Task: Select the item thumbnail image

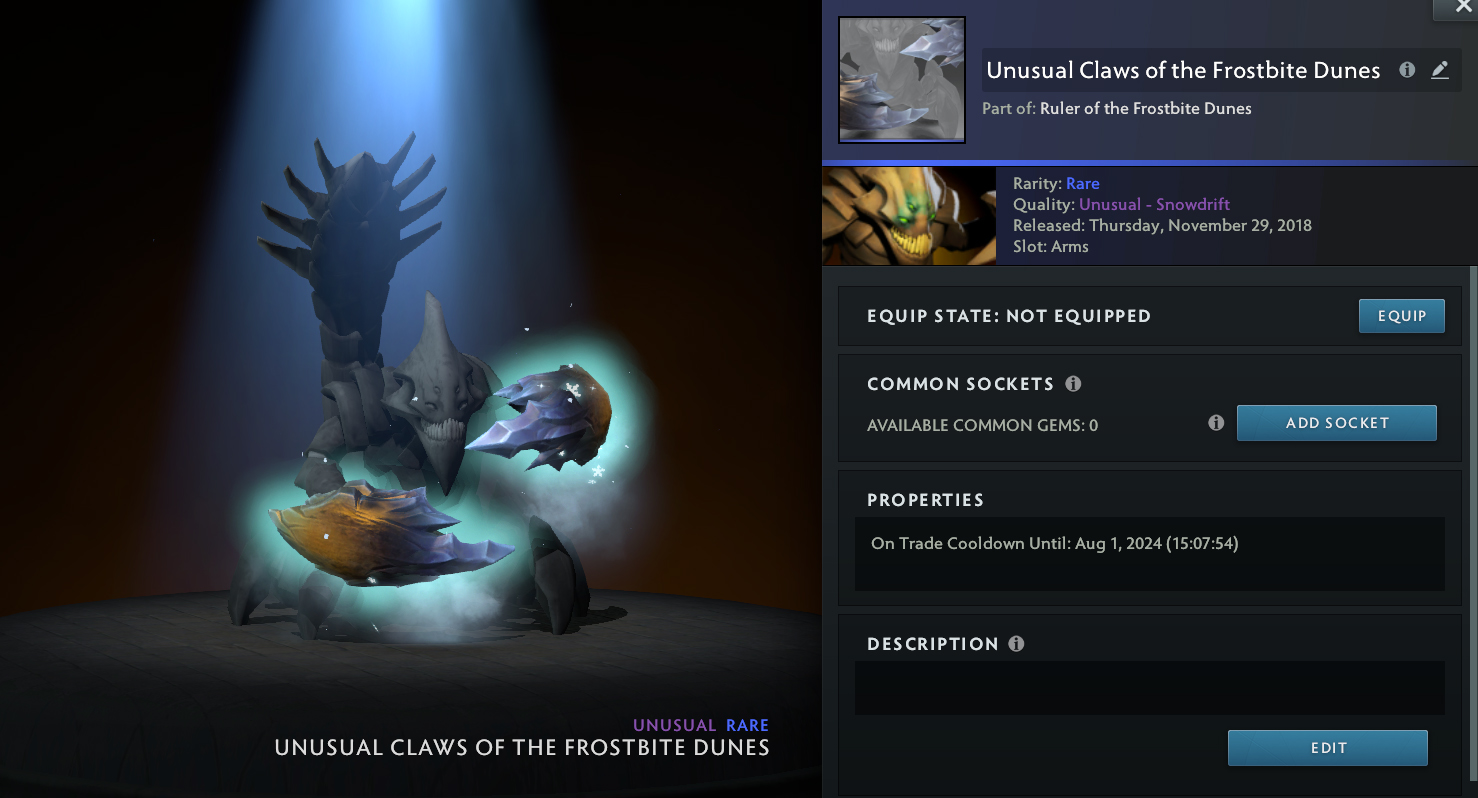Action: [901, 80]
